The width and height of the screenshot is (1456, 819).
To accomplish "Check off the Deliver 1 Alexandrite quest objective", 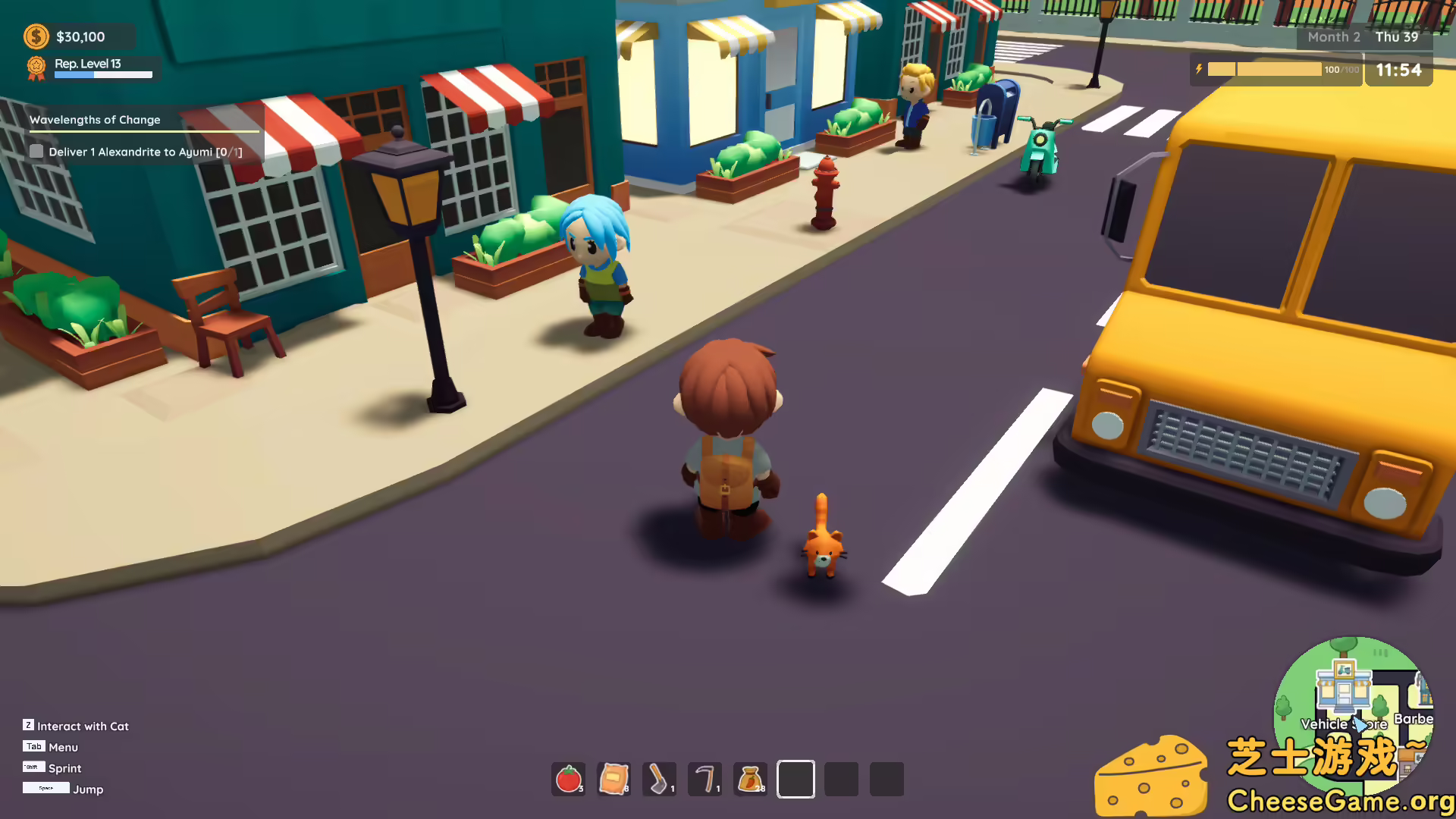I will tap(36, 152).
